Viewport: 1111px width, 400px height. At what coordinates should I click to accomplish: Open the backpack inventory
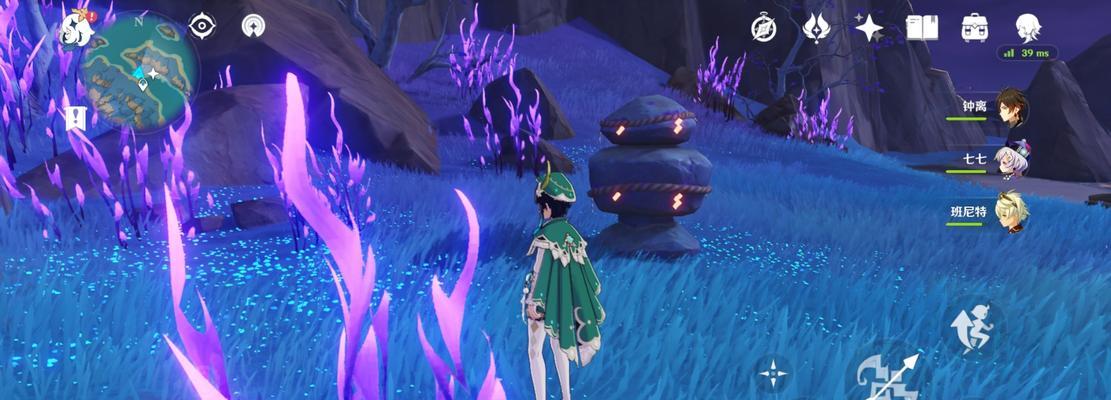click(x=975, y=27)
